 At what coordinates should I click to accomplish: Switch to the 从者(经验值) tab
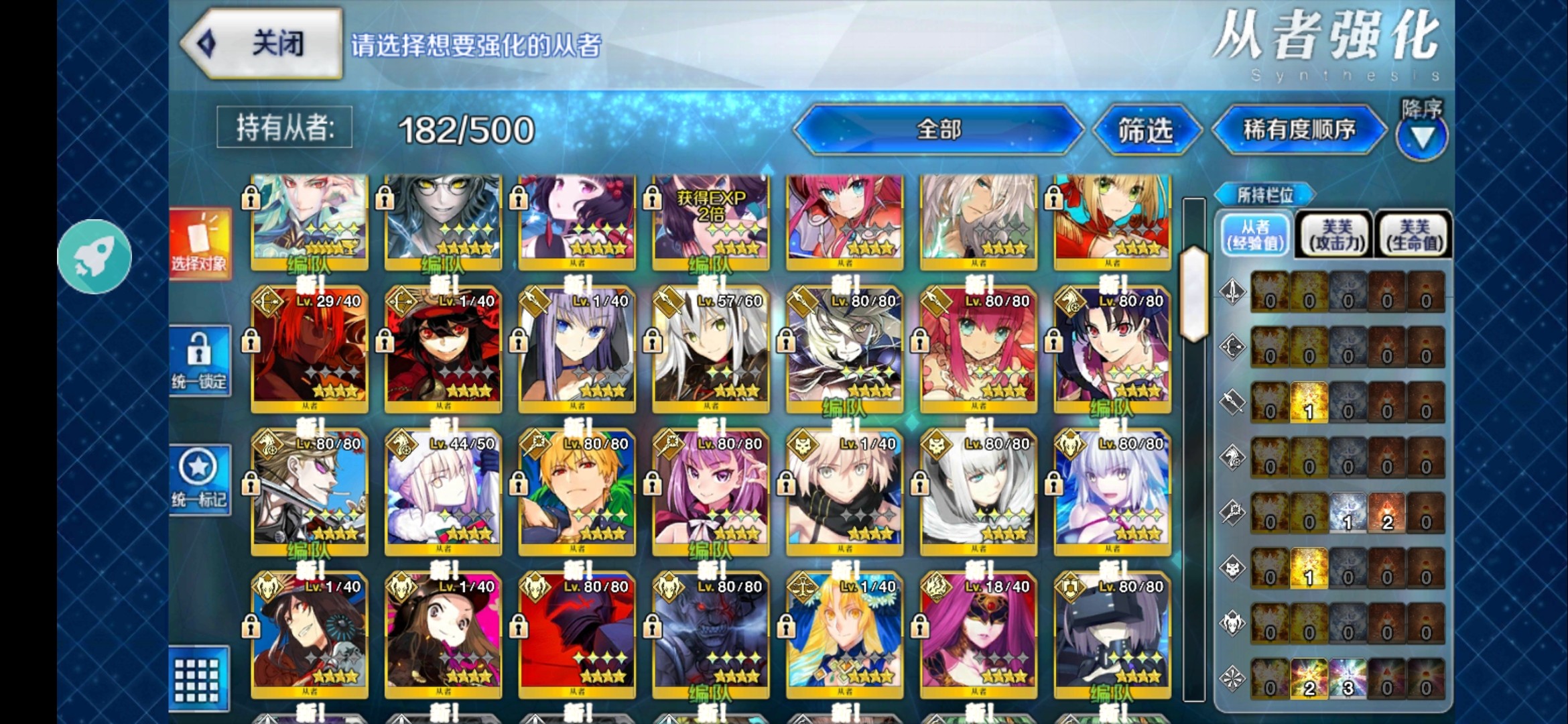pyautogui.click(x=1255, y=235)
